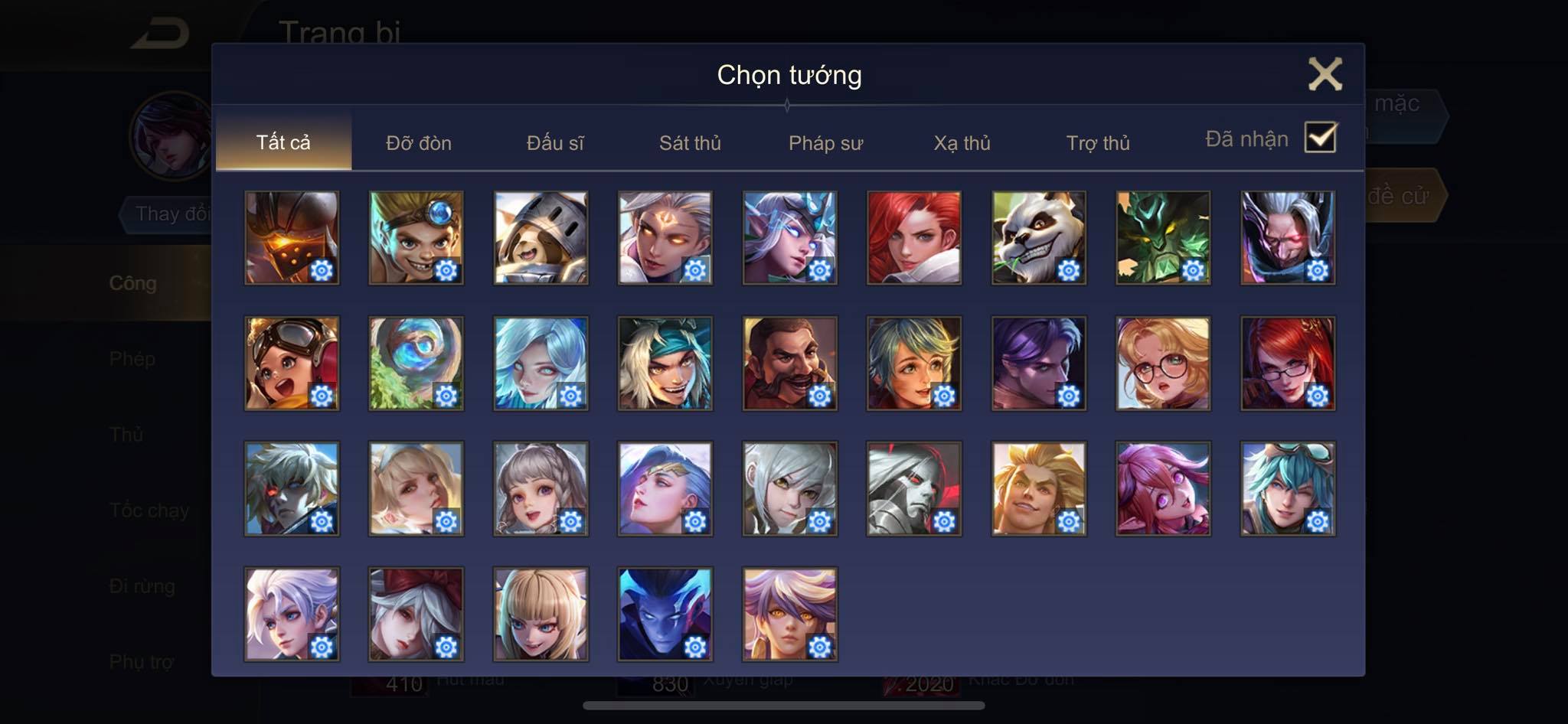This screenshot has width=1568, height=724.
Task: Choose the grinning boy with blue goggles
Action: pyautogui.click(x=416, y=238)
